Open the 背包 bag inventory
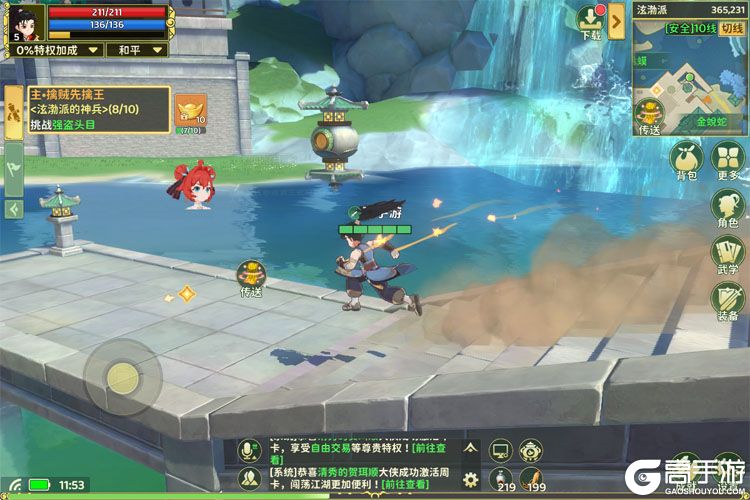 coord(686,161)
